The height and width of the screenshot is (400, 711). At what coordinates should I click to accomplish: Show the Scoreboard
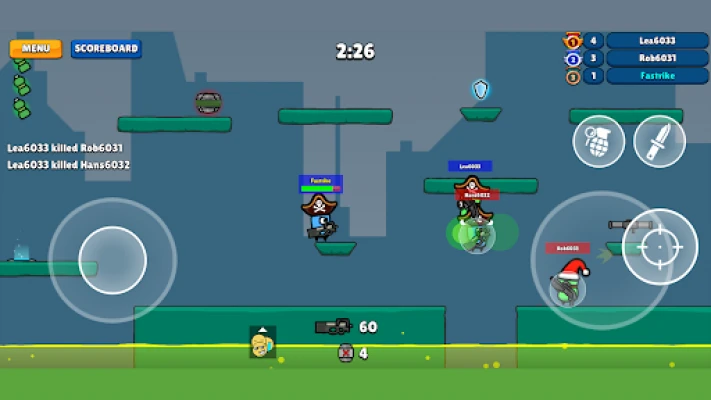[x=106, y=48]
